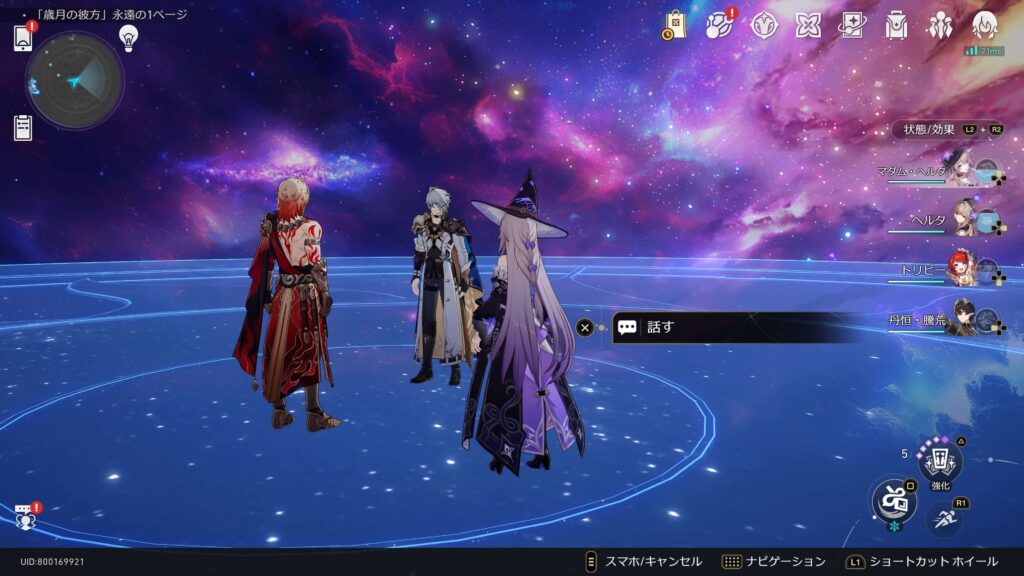Open the icon with the red alert badge in the top bar
This screenshot has width=1024, height=576.
[x=719, y=25]
